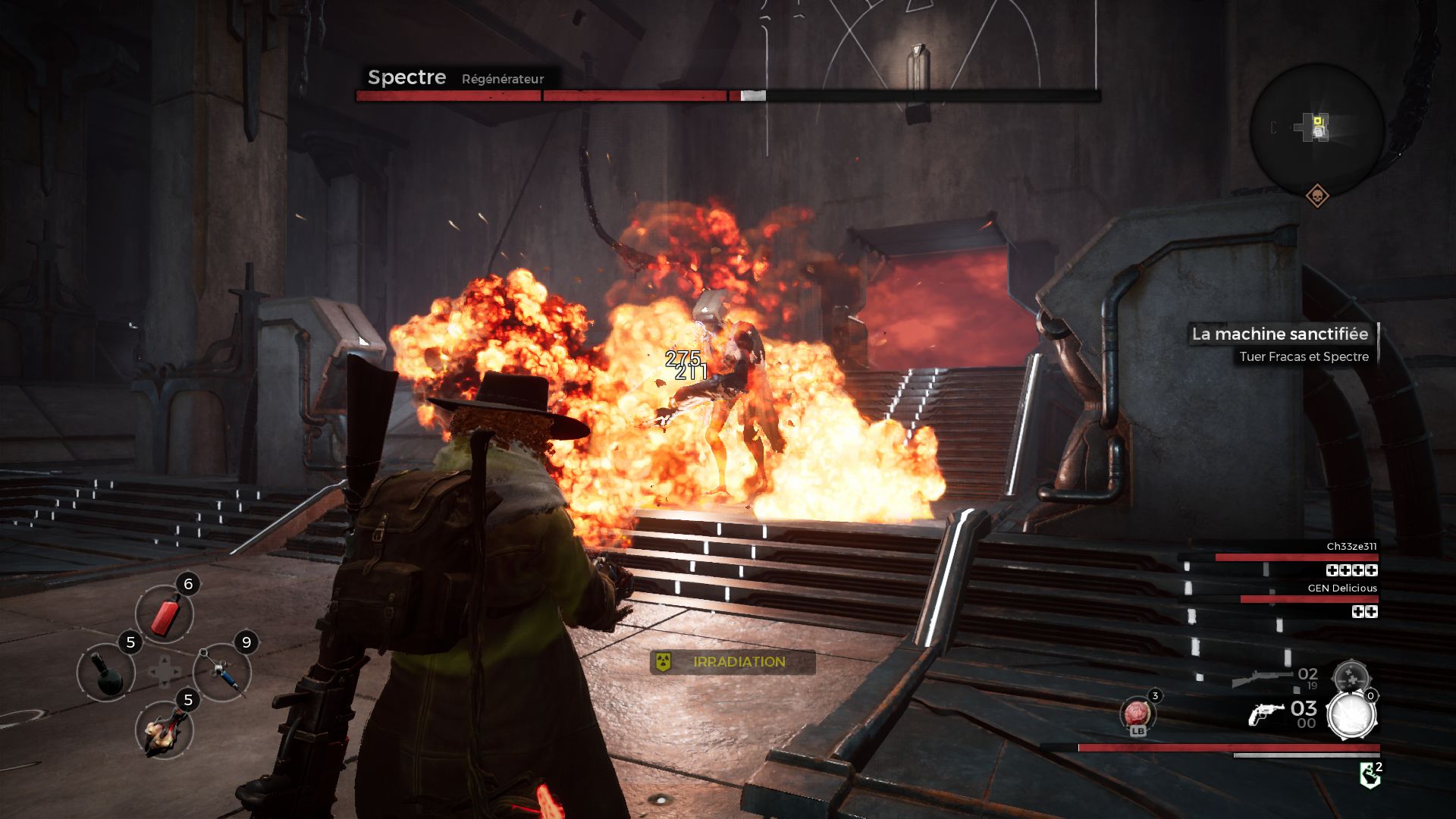This screenshot has height=819, width=1456.
Task: Click the Spectre boss name label
Action: pyautogui.click(x=406, y=77)
